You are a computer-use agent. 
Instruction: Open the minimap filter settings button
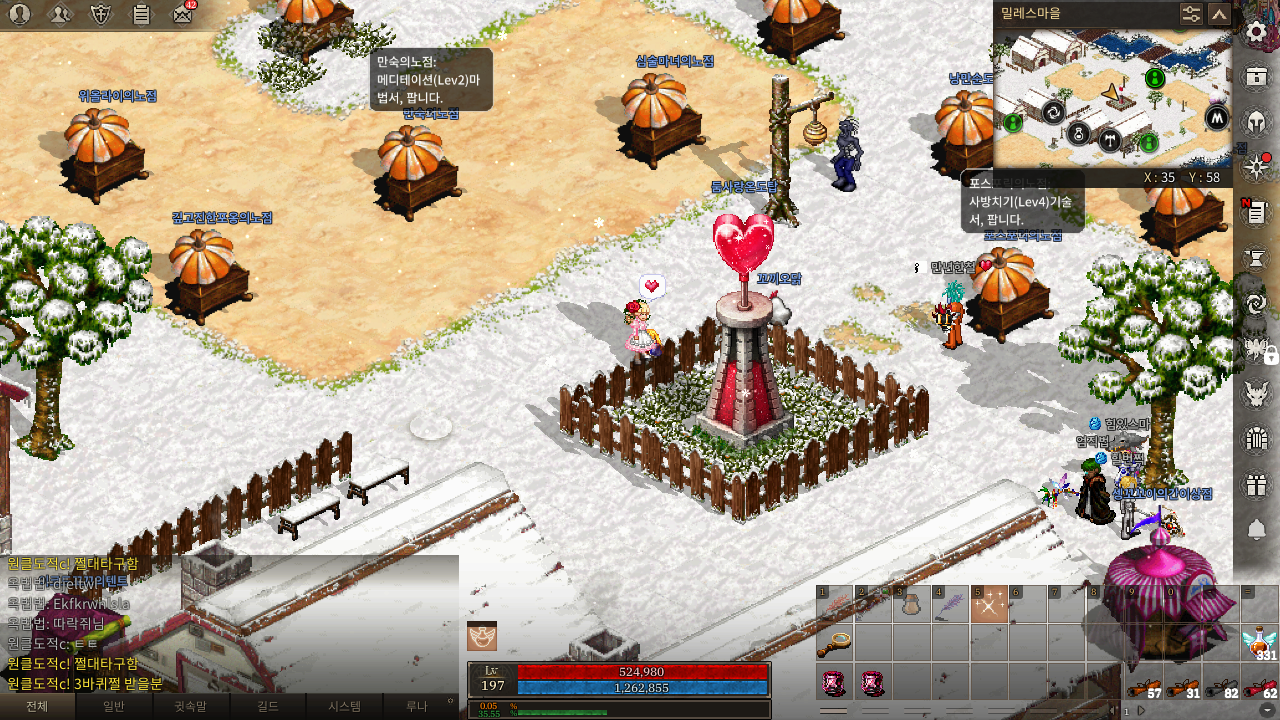click(x=1191, y=14)
